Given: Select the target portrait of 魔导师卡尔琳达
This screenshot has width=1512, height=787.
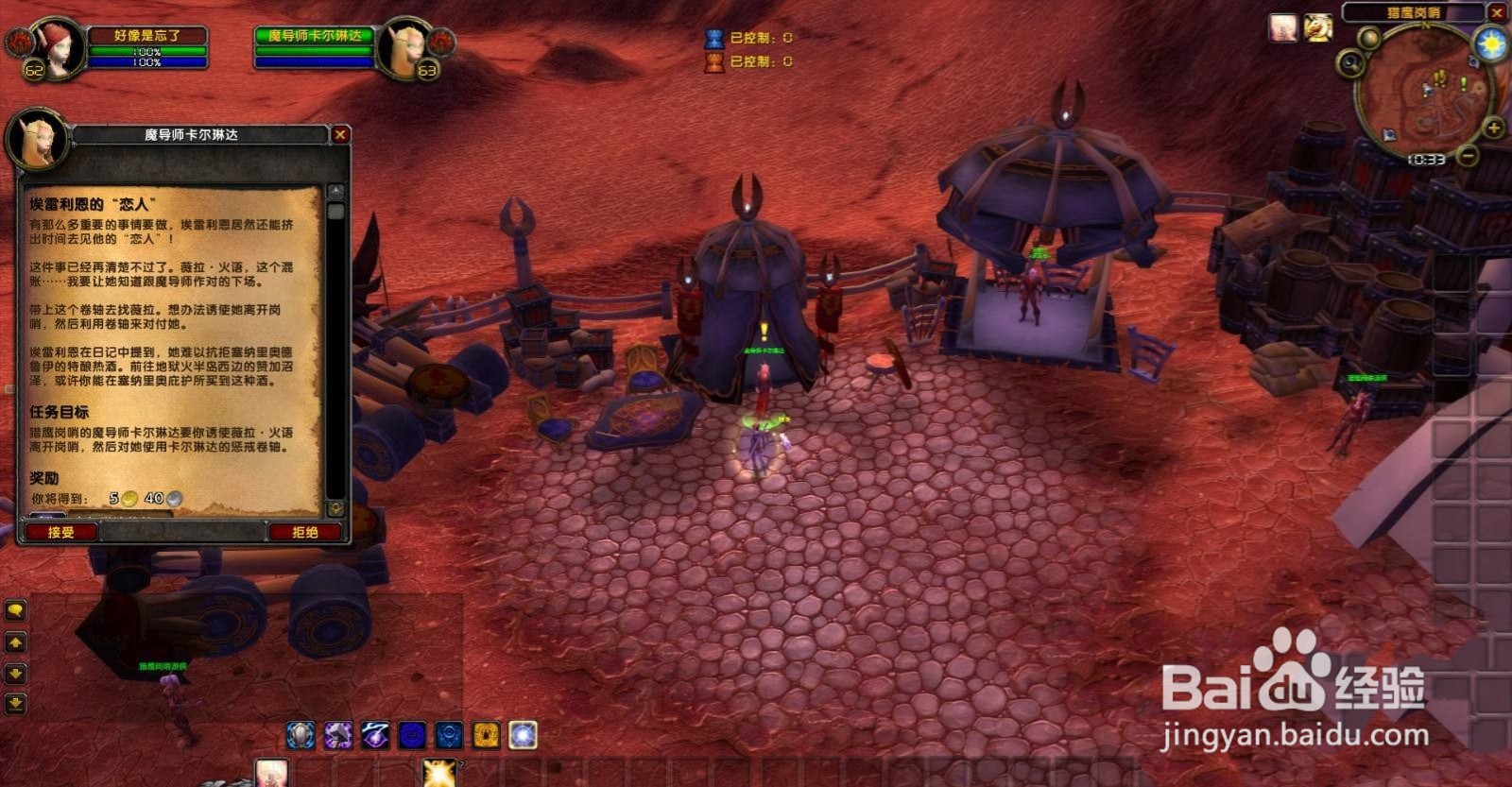Looking at the screenshot, I should pos(405,46).
